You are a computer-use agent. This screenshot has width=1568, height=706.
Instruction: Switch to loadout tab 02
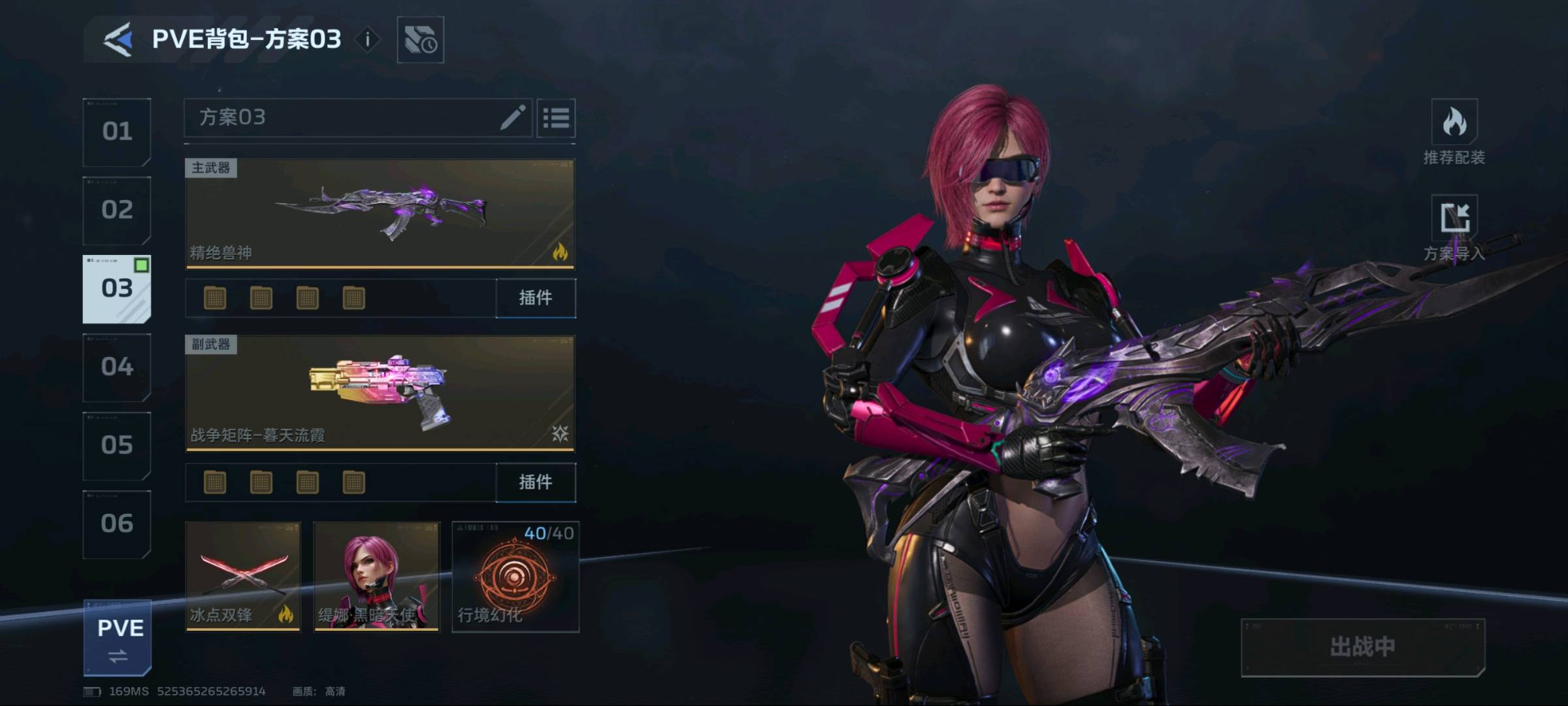(x=117, y=210)
